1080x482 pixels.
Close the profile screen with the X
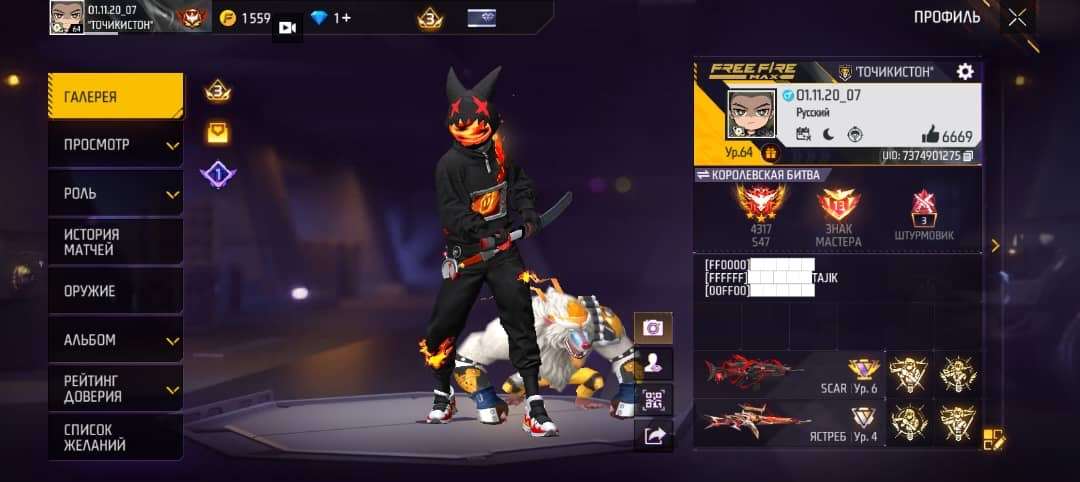coord(1017,17)
